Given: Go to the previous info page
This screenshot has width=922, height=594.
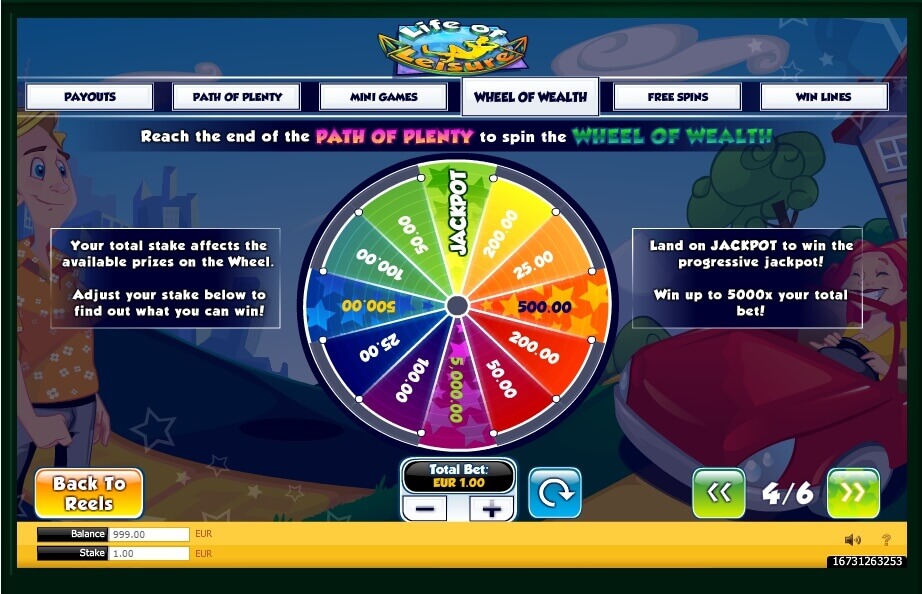Looking at the screenshot, I should click(x=718, y=493).
